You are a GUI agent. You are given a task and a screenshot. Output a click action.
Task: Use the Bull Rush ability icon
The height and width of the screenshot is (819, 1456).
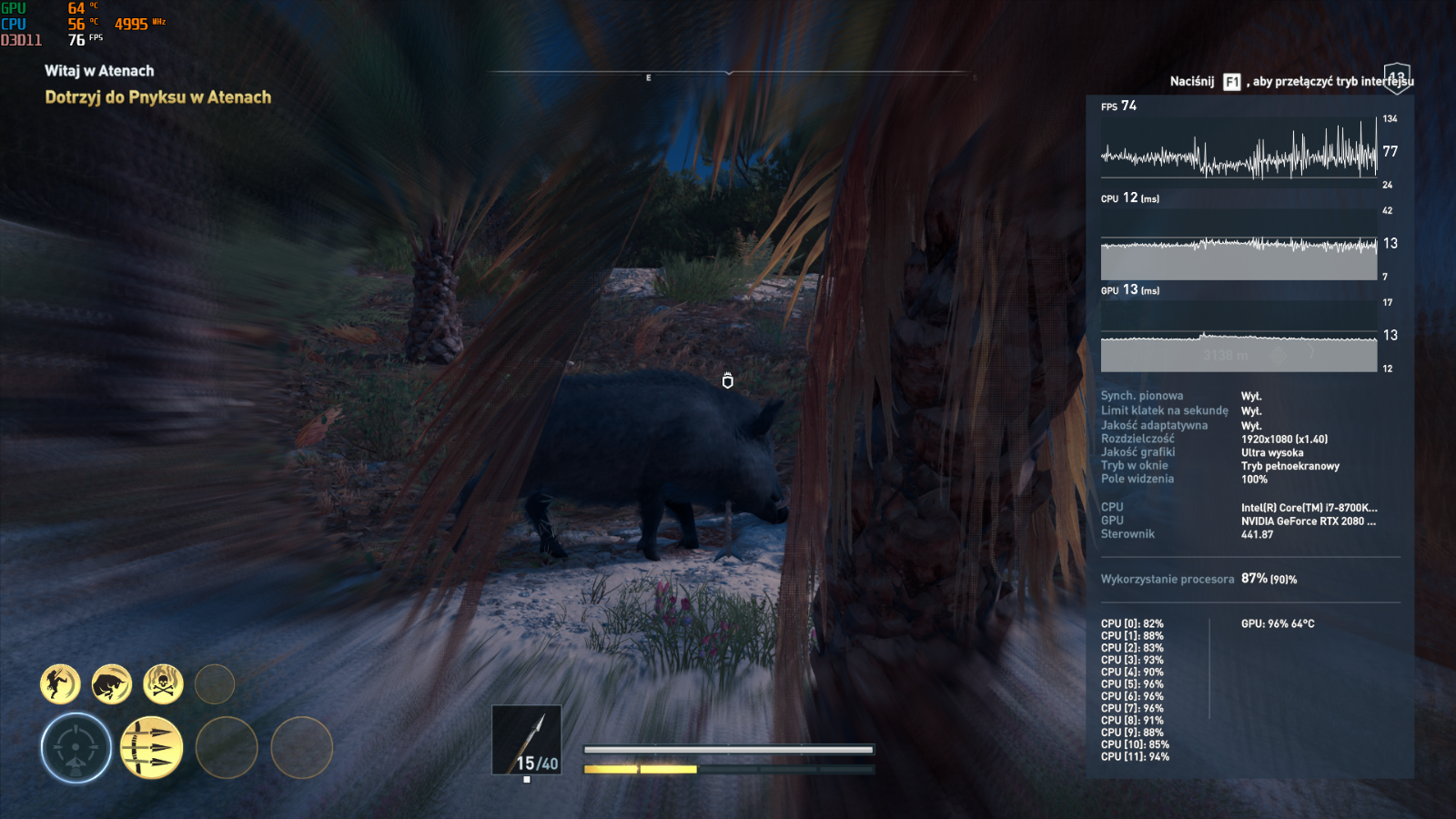112,683
